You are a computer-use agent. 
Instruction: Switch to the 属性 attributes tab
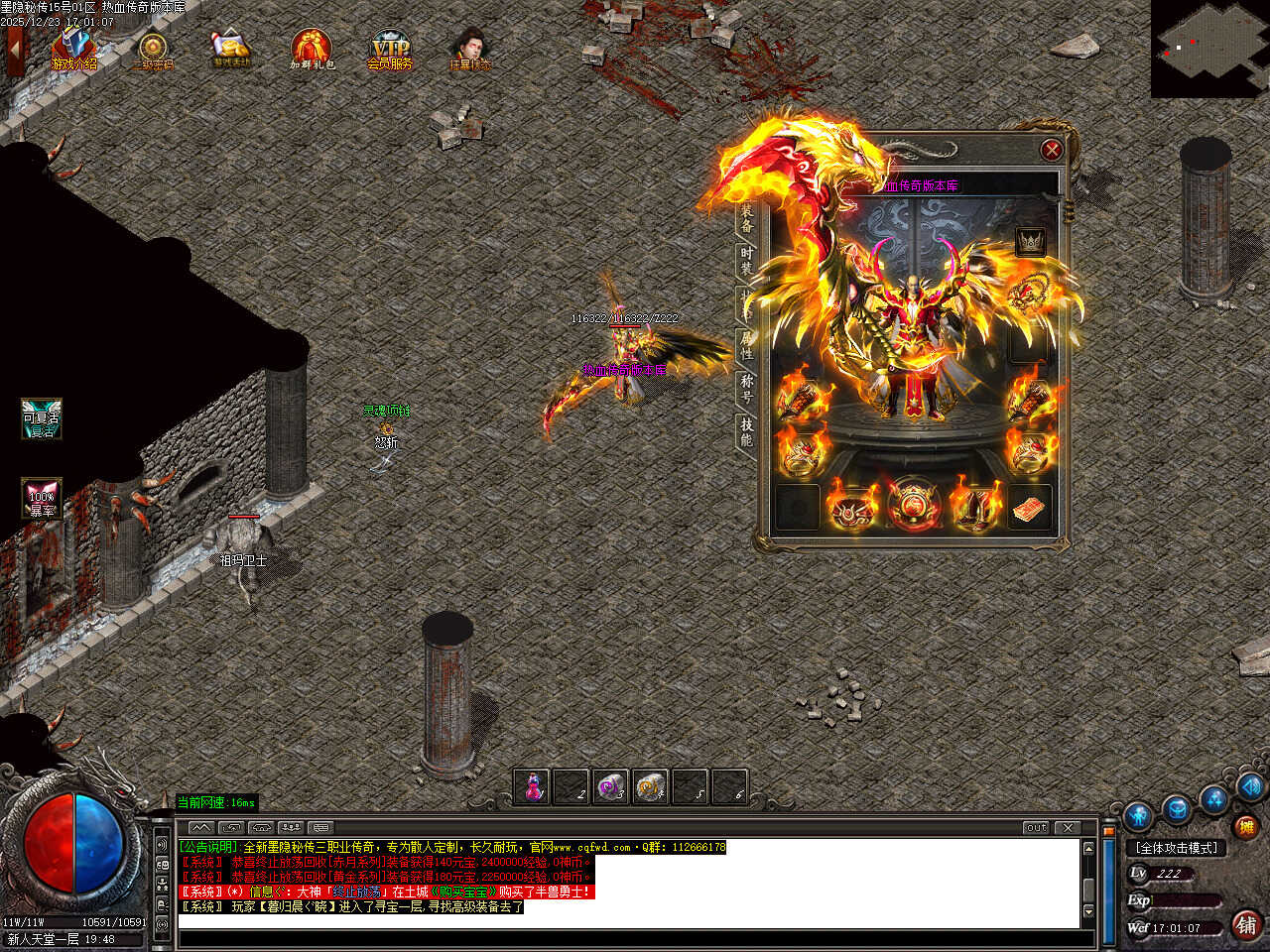tap(746, 345)
